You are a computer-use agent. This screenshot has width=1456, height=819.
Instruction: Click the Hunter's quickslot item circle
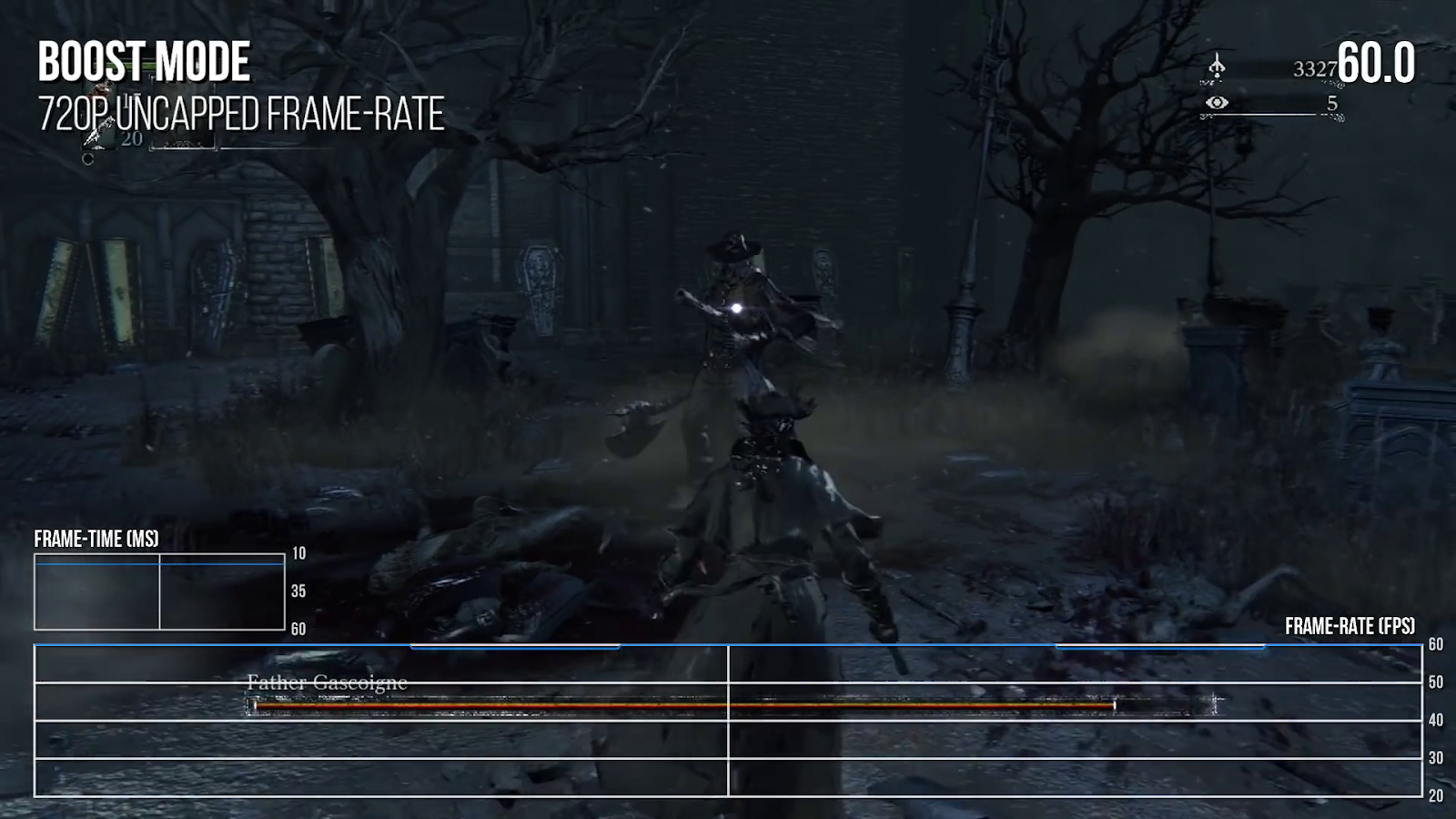tap(88, 160)
